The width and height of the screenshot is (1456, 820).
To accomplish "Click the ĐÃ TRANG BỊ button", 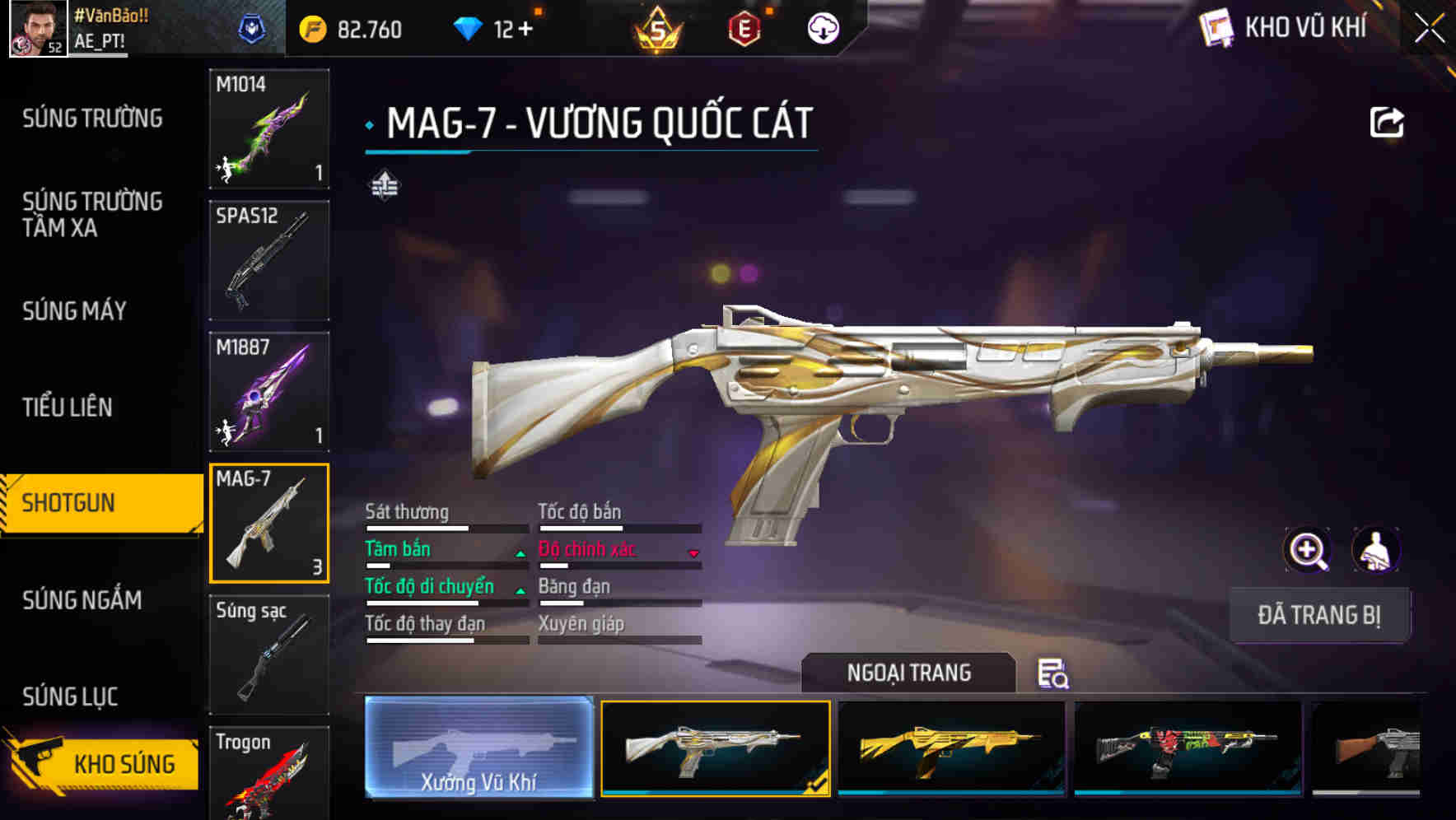I will click(1321, 615).
